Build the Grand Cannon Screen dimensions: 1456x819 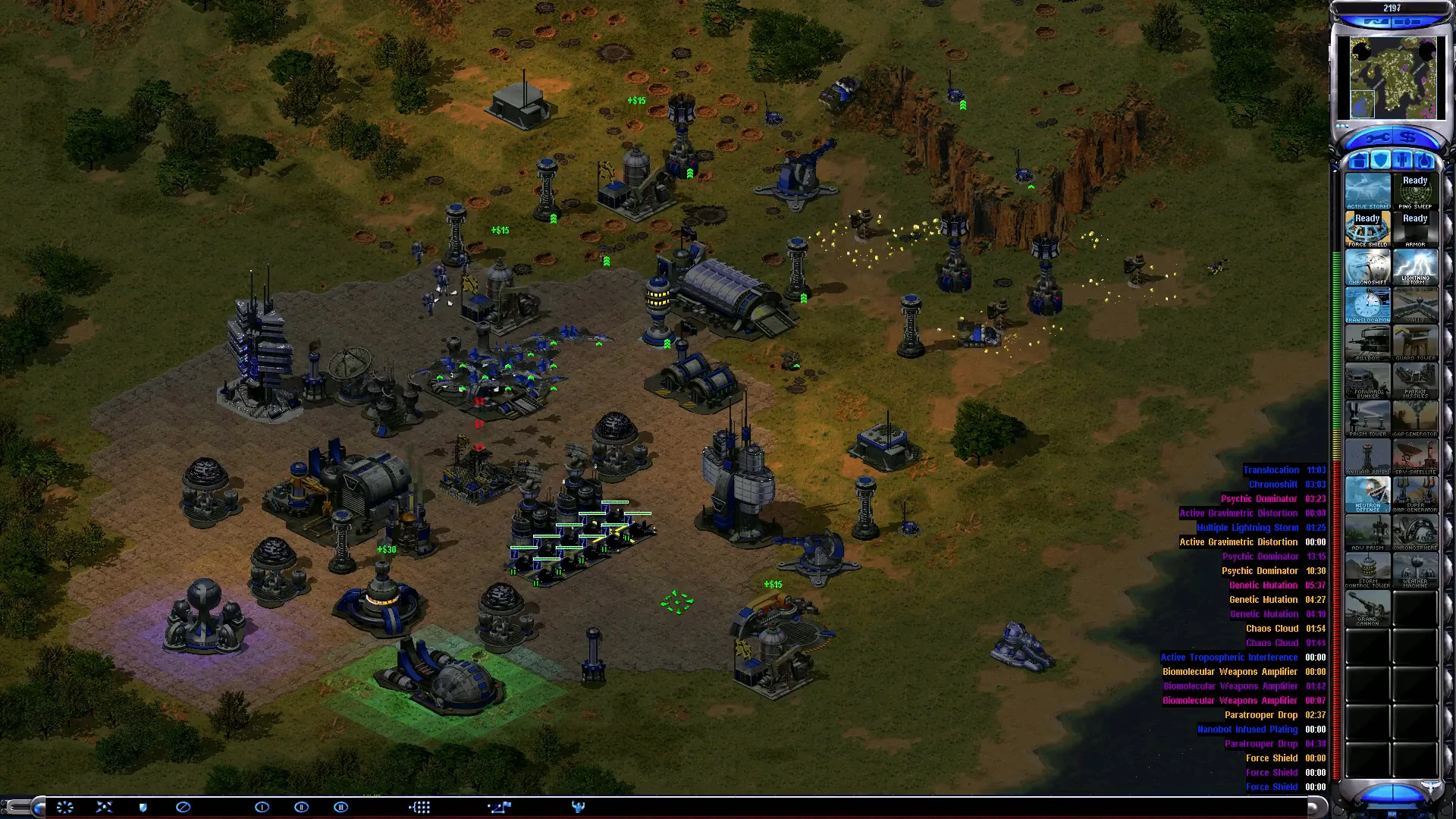(1367, 608)
